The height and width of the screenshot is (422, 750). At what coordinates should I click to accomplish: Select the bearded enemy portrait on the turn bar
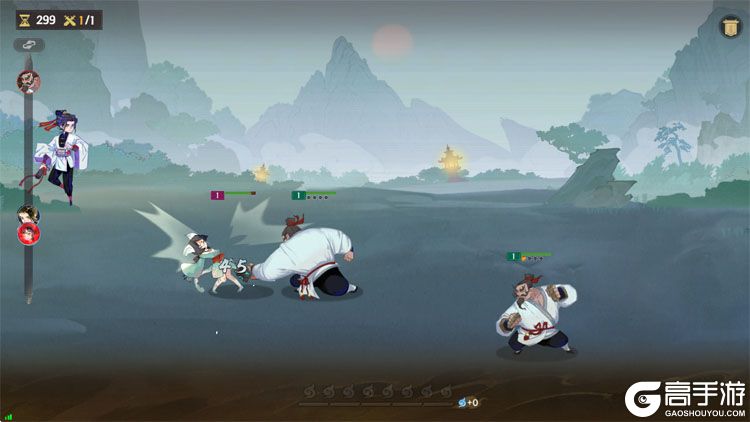(x=28, y=81)
